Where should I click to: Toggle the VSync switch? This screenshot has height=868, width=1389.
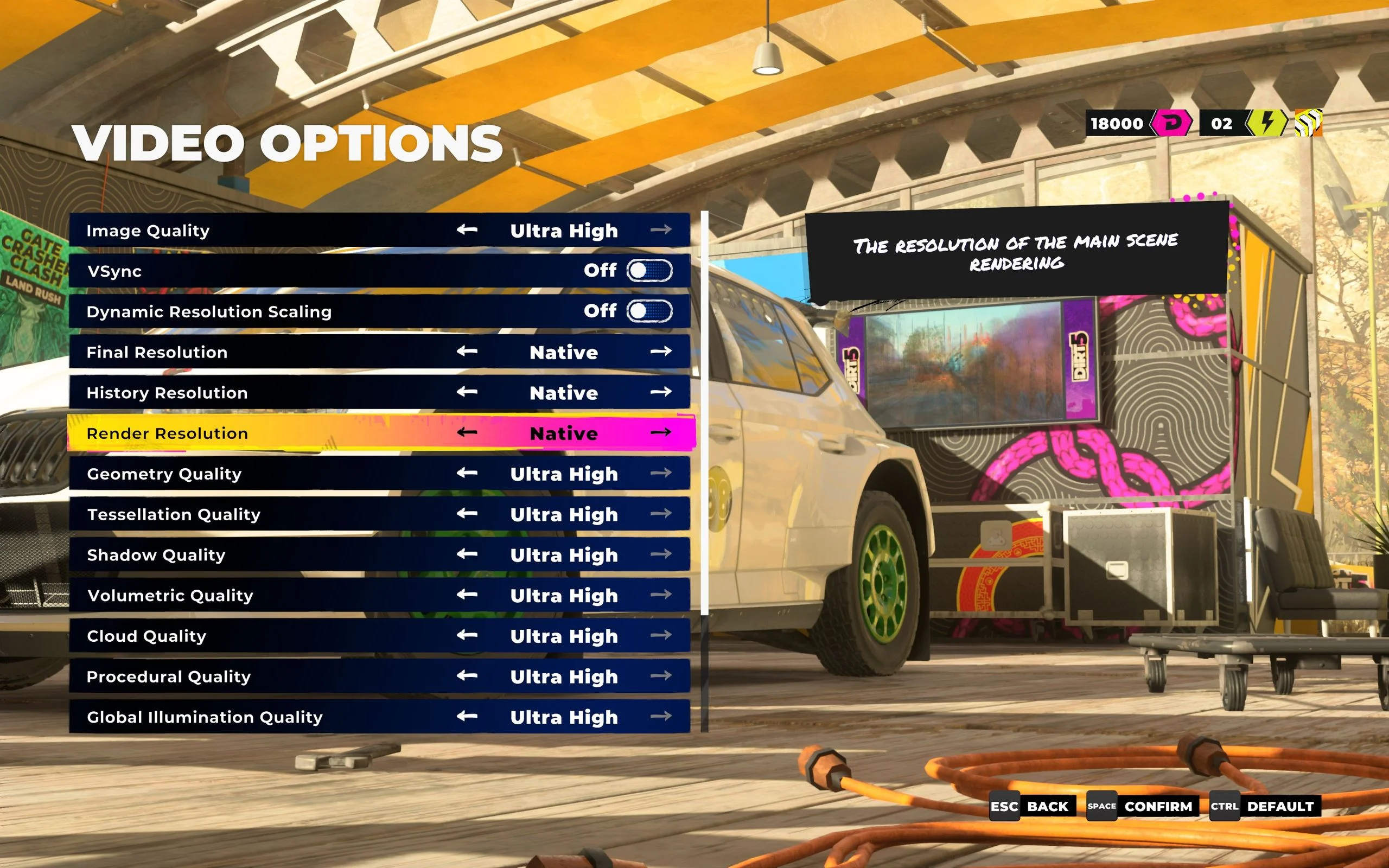649,270
